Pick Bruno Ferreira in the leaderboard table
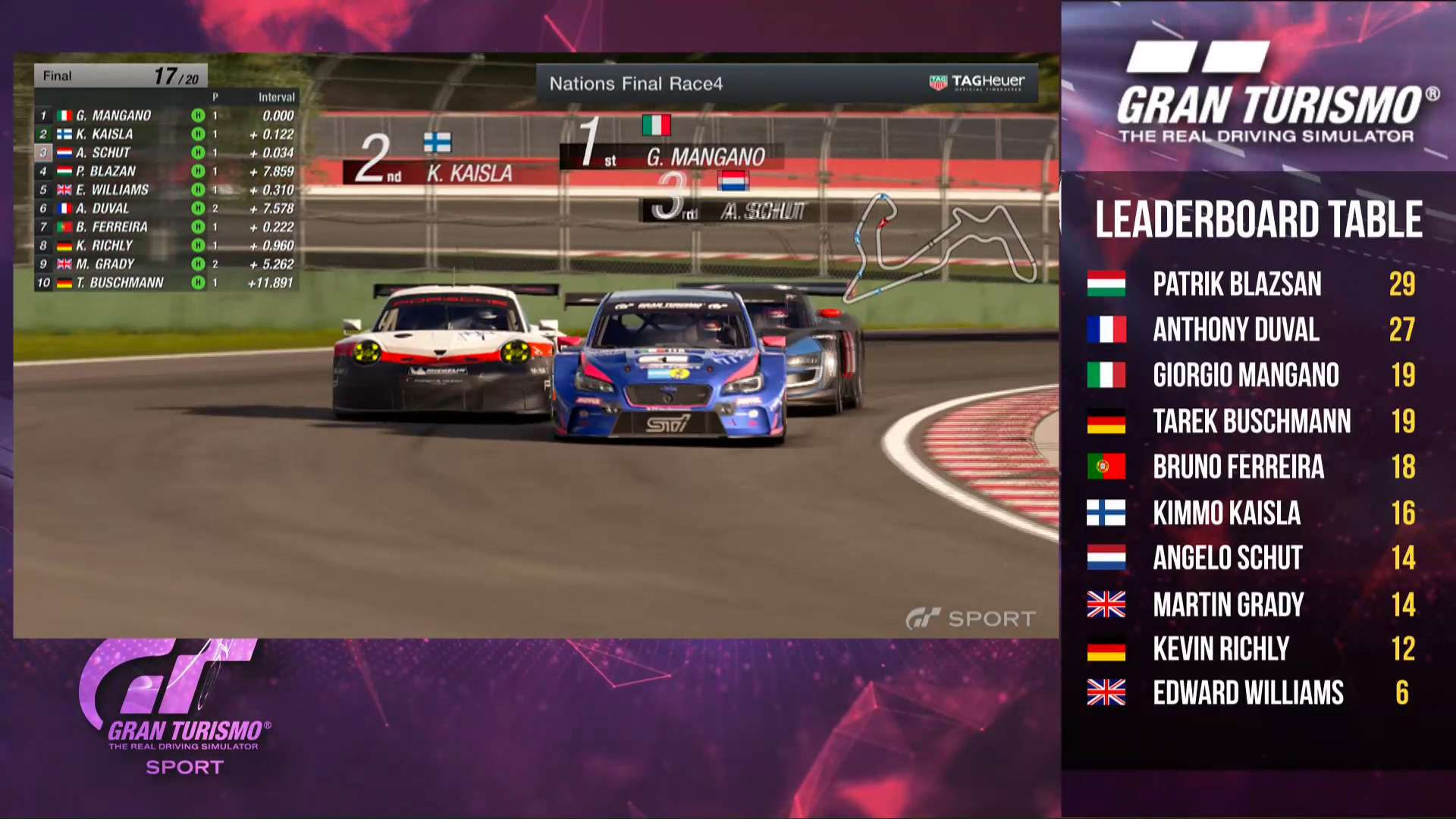The image size is (1456, 819). [x=1251, y=467]
